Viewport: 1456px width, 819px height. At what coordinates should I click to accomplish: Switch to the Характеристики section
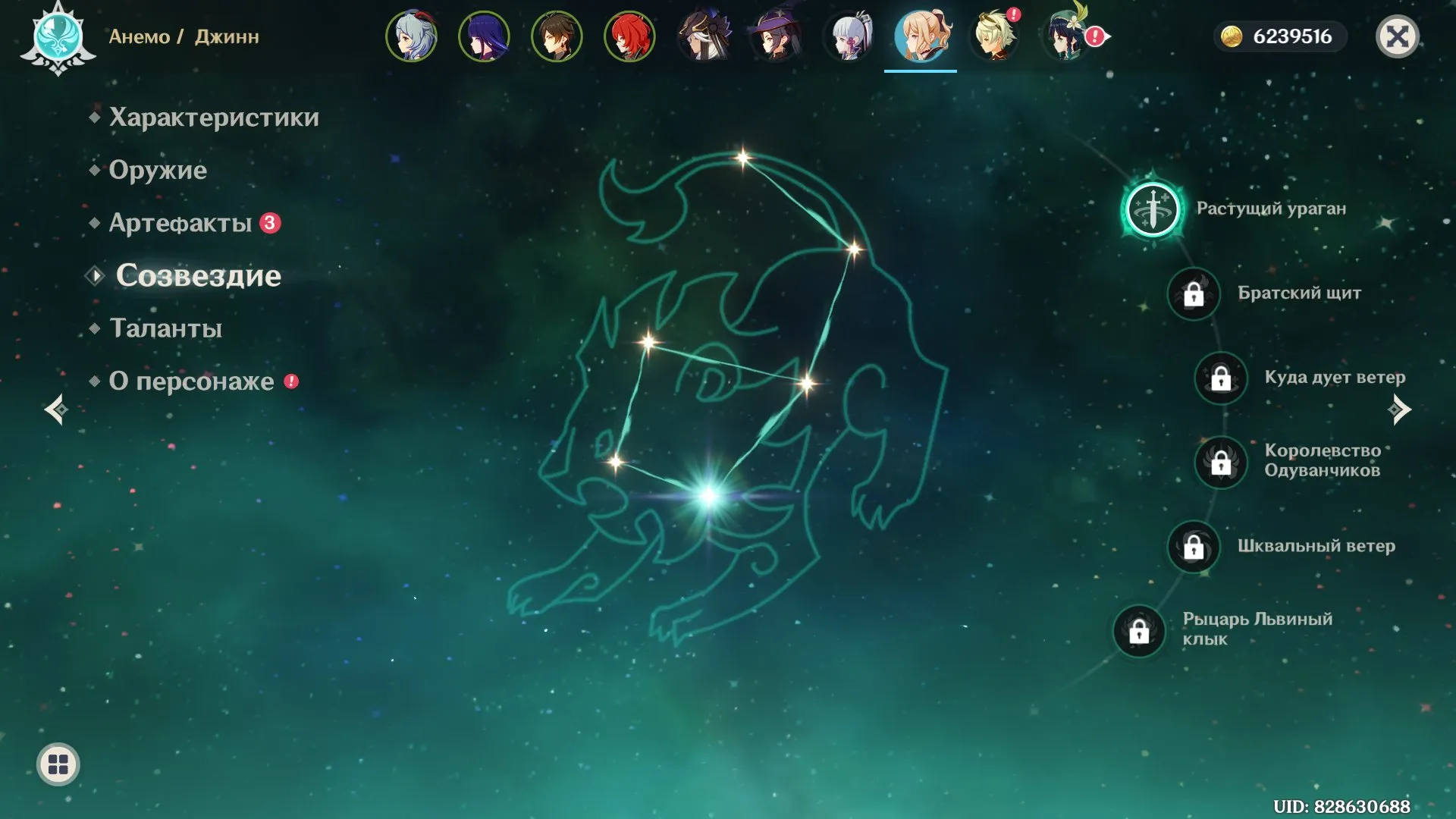213,118
